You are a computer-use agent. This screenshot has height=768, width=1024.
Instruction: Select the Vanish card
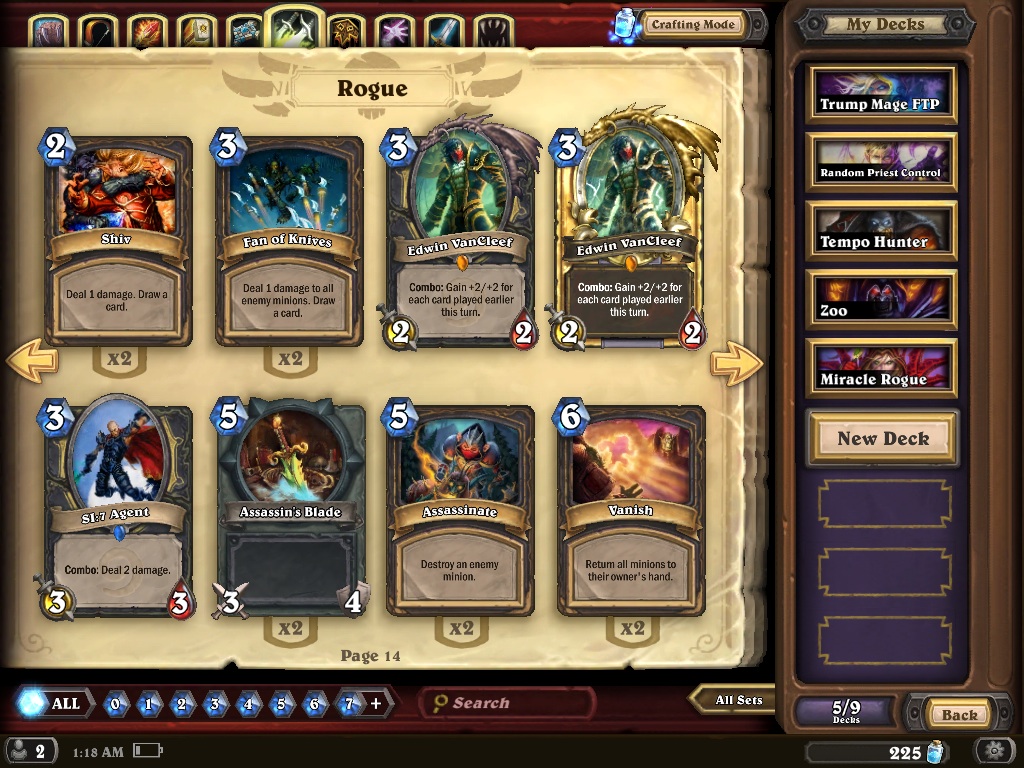631,510
